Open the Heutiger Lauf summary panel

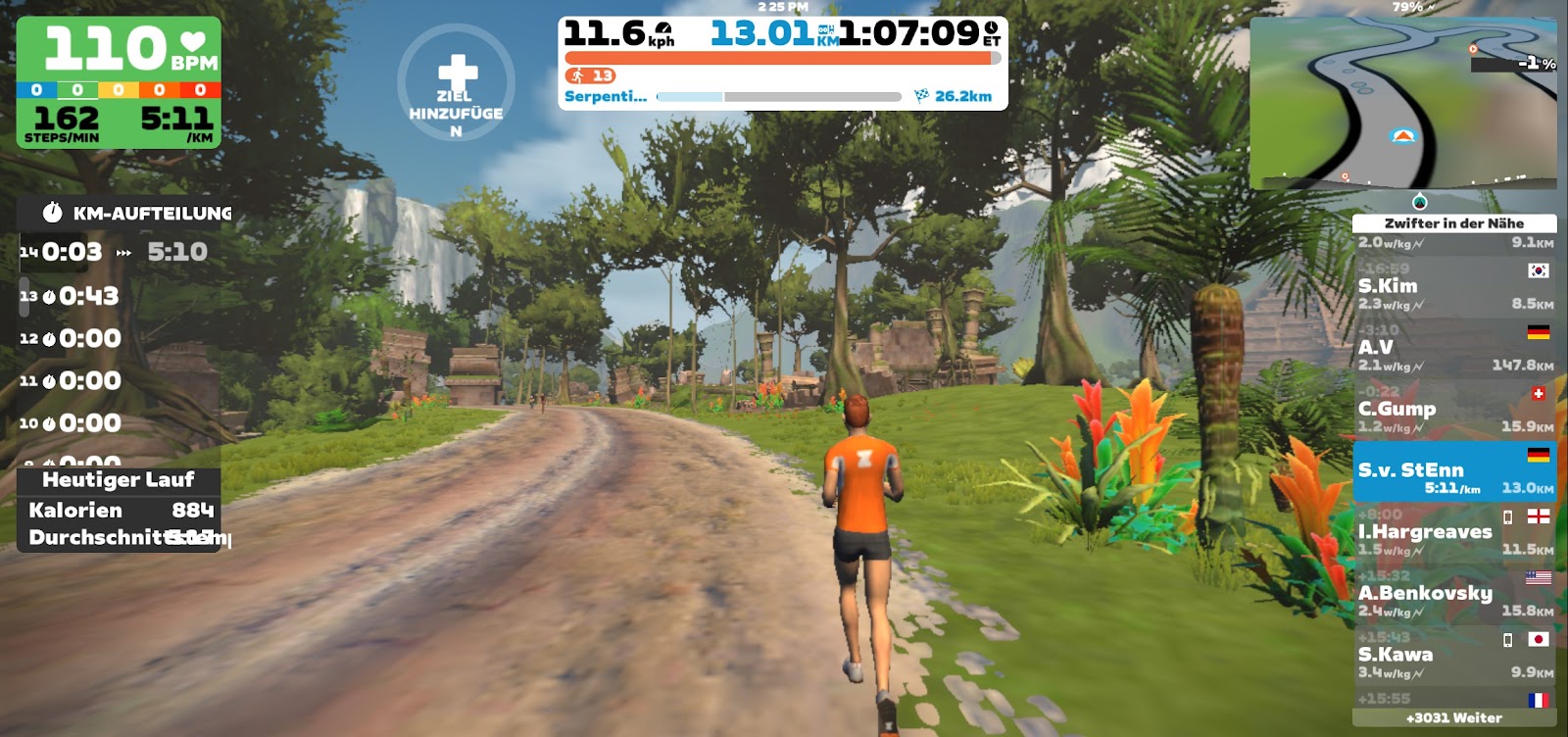(x=119, y=480)
